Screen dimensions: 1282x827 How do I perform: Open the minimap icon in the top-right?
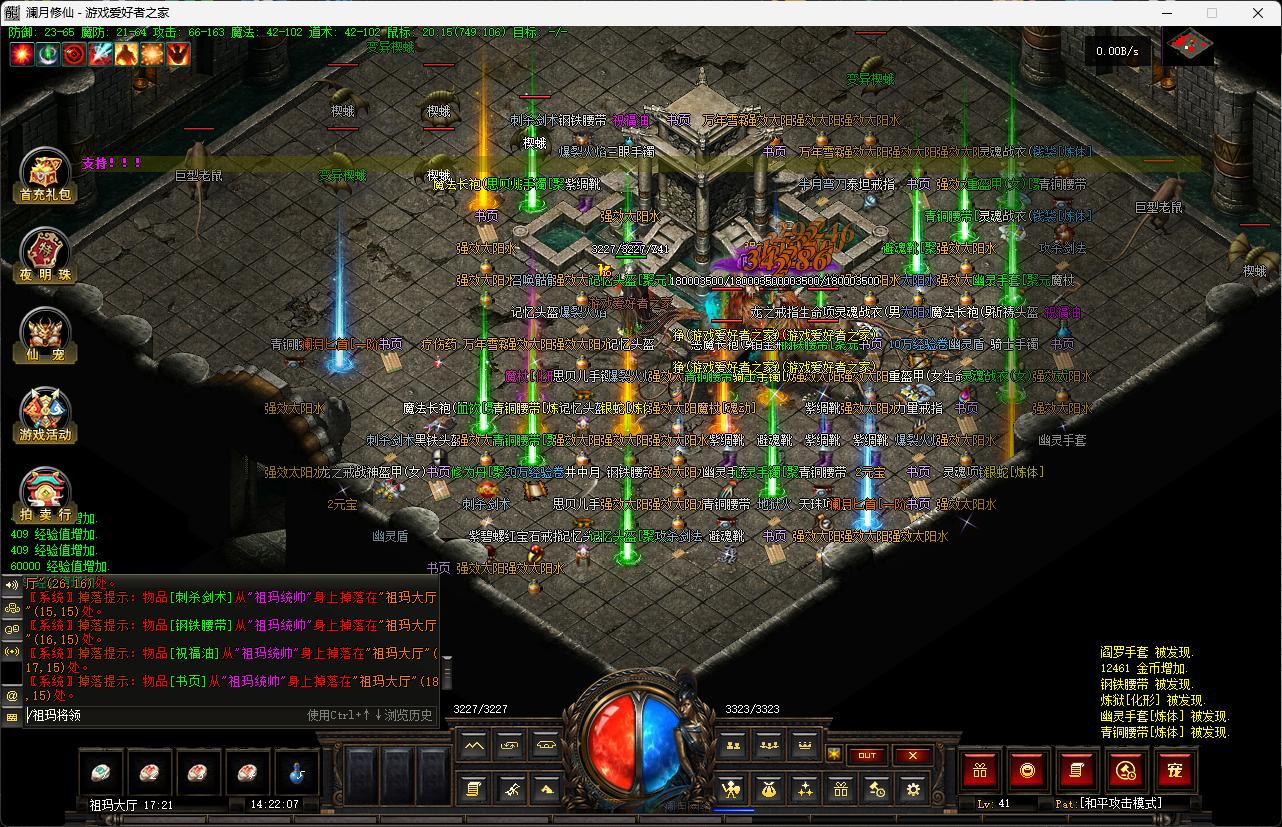click(1190, 45)
